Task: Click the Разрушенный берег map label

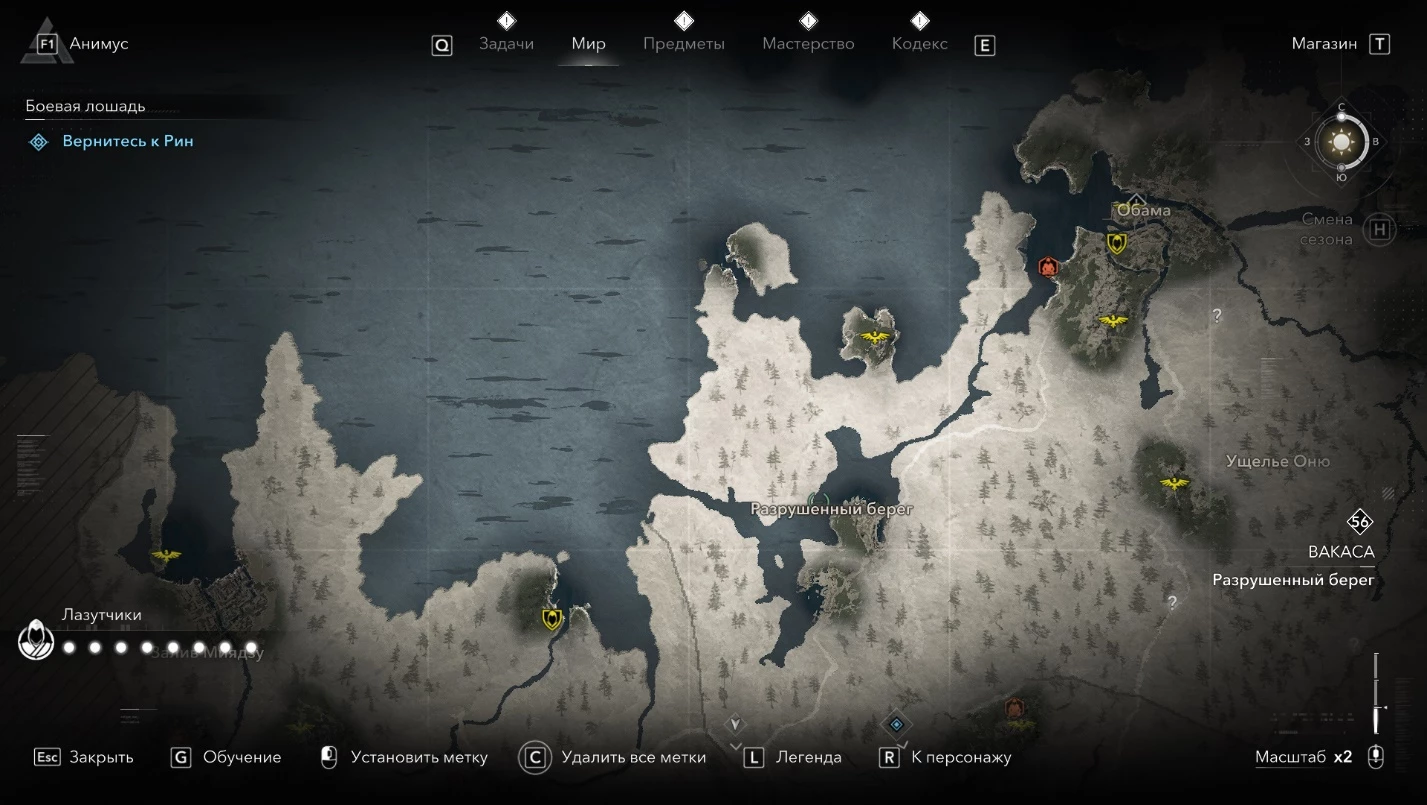Action: click(832, 509)
